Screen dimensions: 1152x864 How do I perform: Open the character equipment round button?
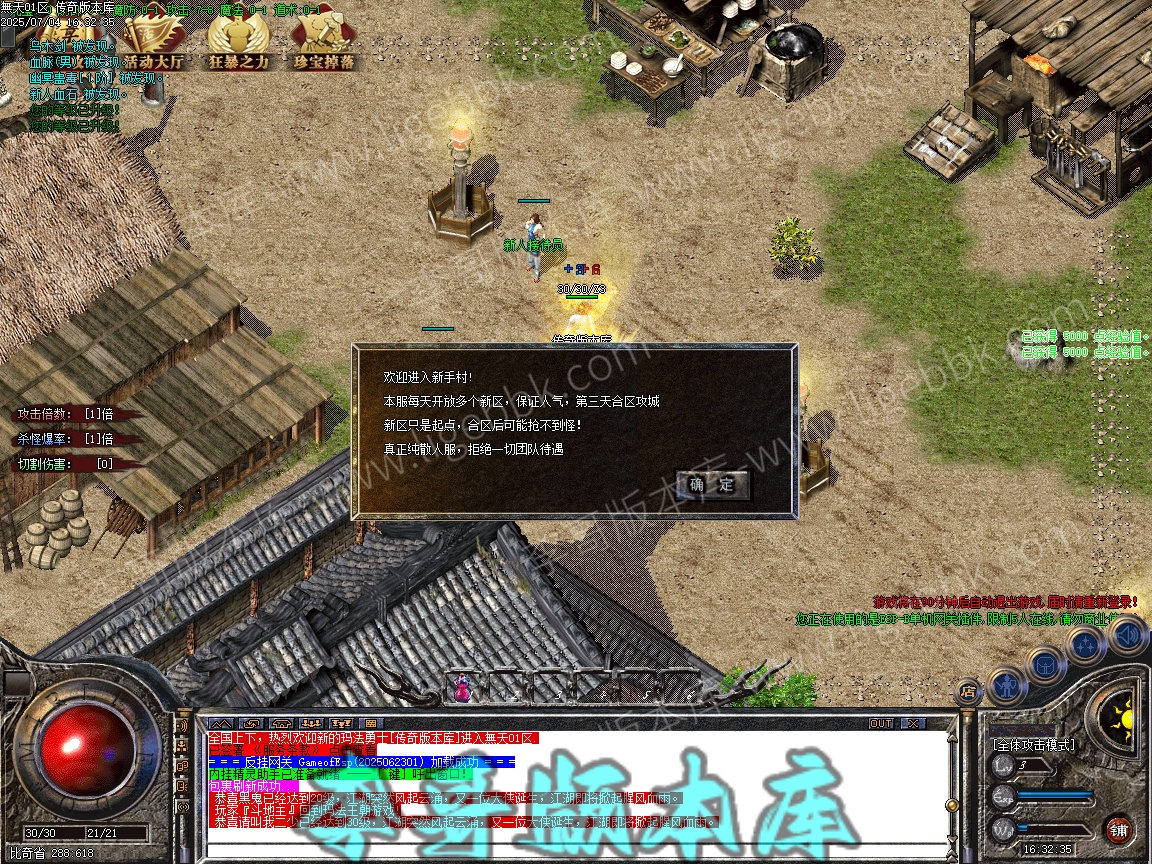(x=1006, y=685)
